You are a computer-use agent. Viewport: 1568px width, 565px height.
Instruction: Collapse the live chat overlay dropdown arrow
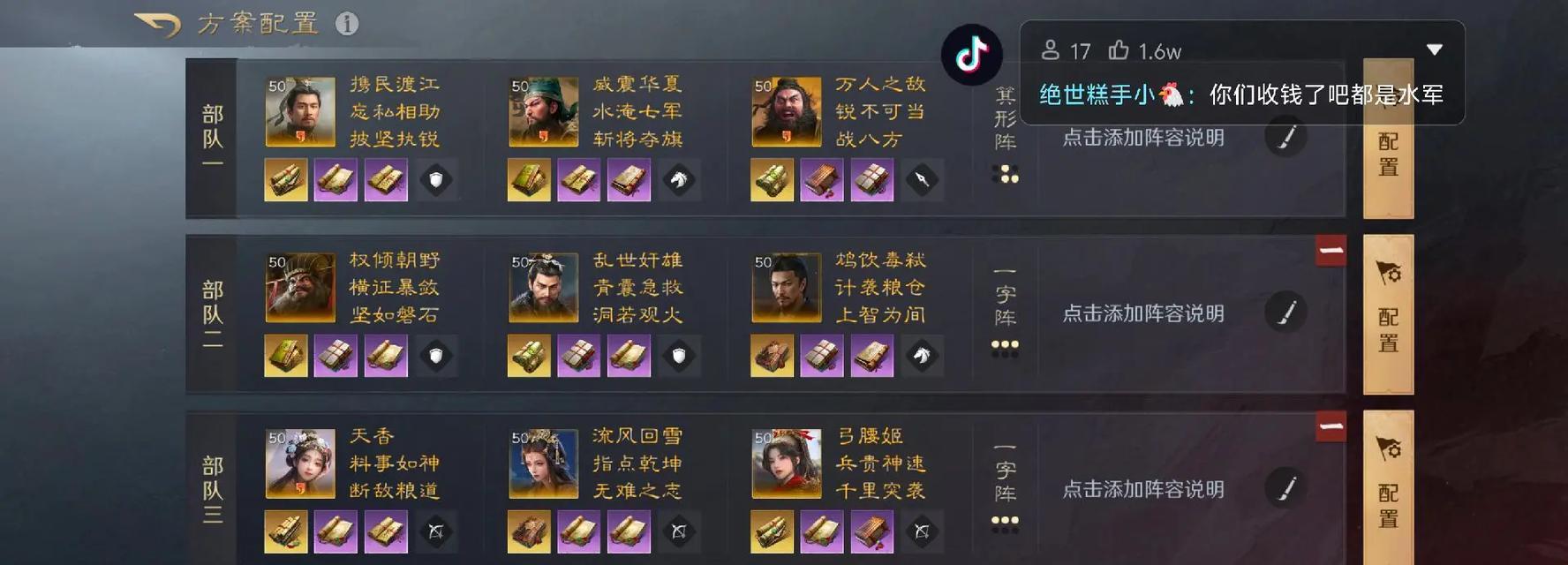[1435, 50]
